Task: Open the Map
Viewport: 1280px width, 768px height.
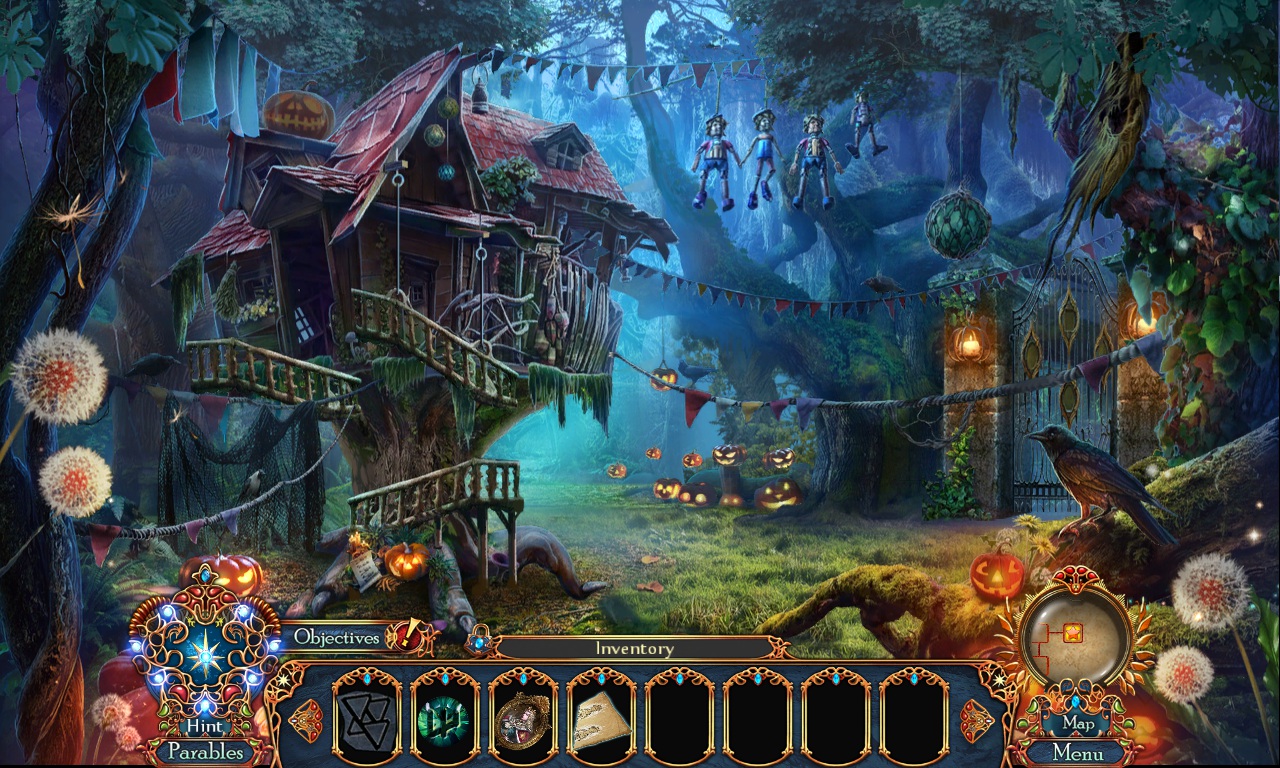Action: click(x=1080, y=723)
